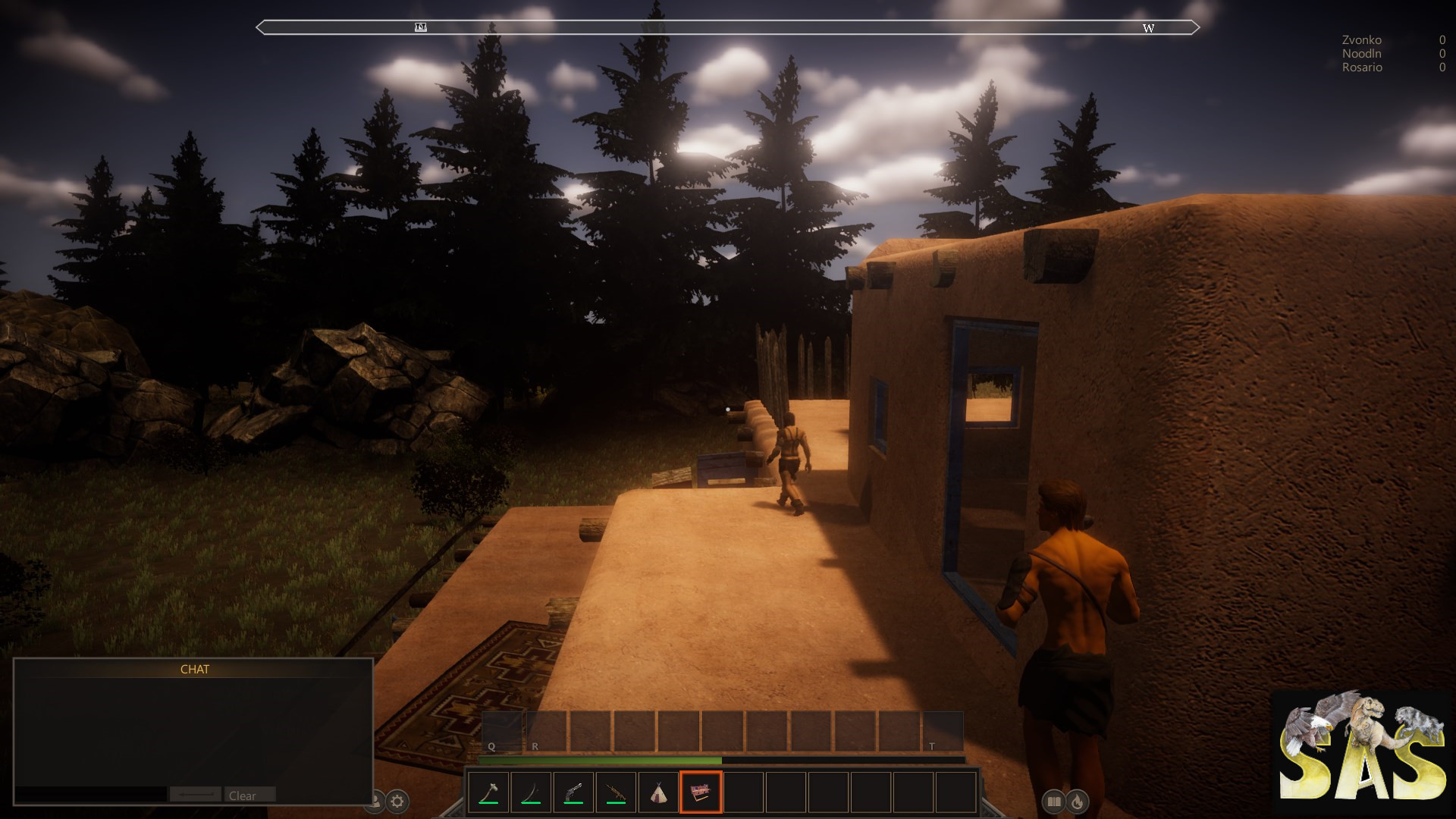
Task: Select the revolver in the hotbar
Action: tap(573, 791)
